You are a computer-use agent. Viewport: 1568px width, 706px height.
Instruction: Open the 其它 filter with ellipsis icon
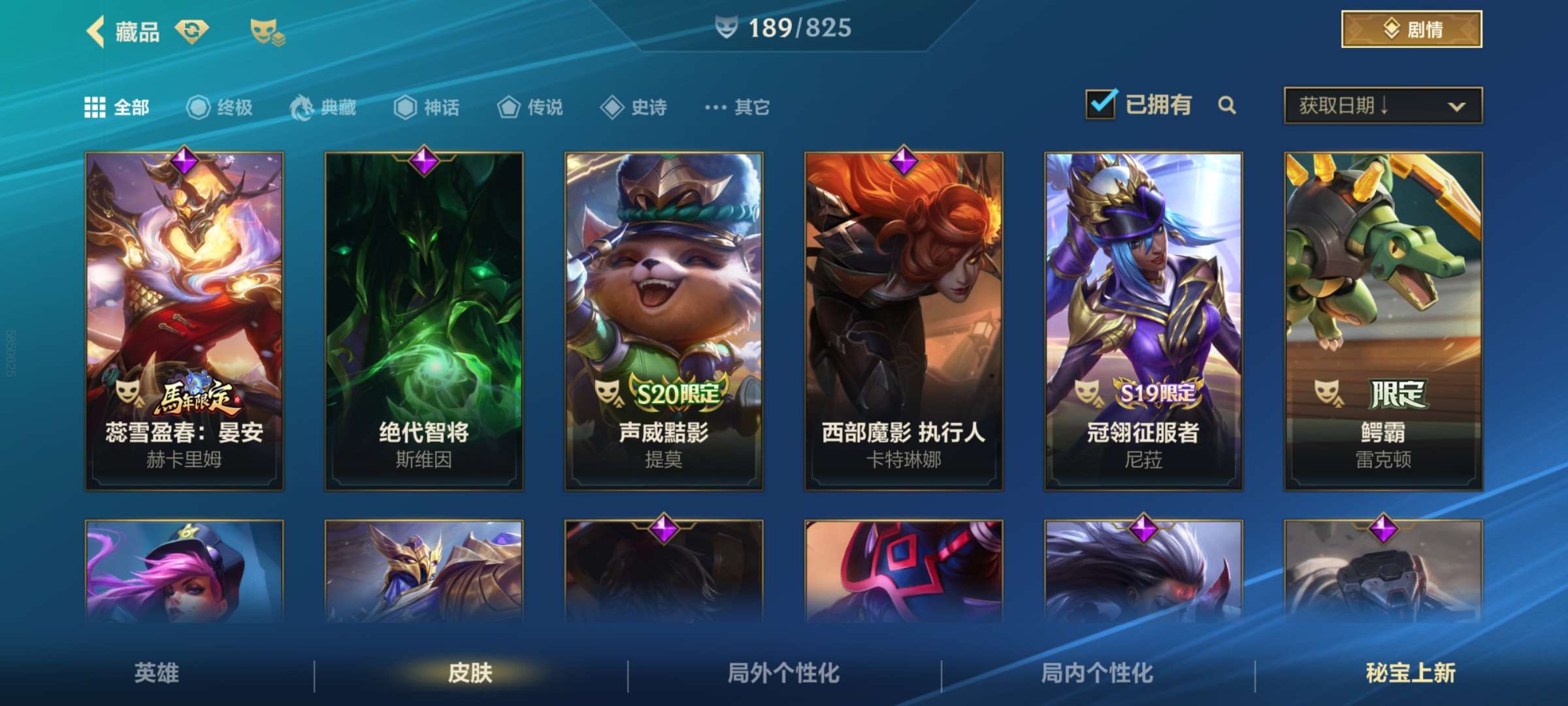click(715, 108)
